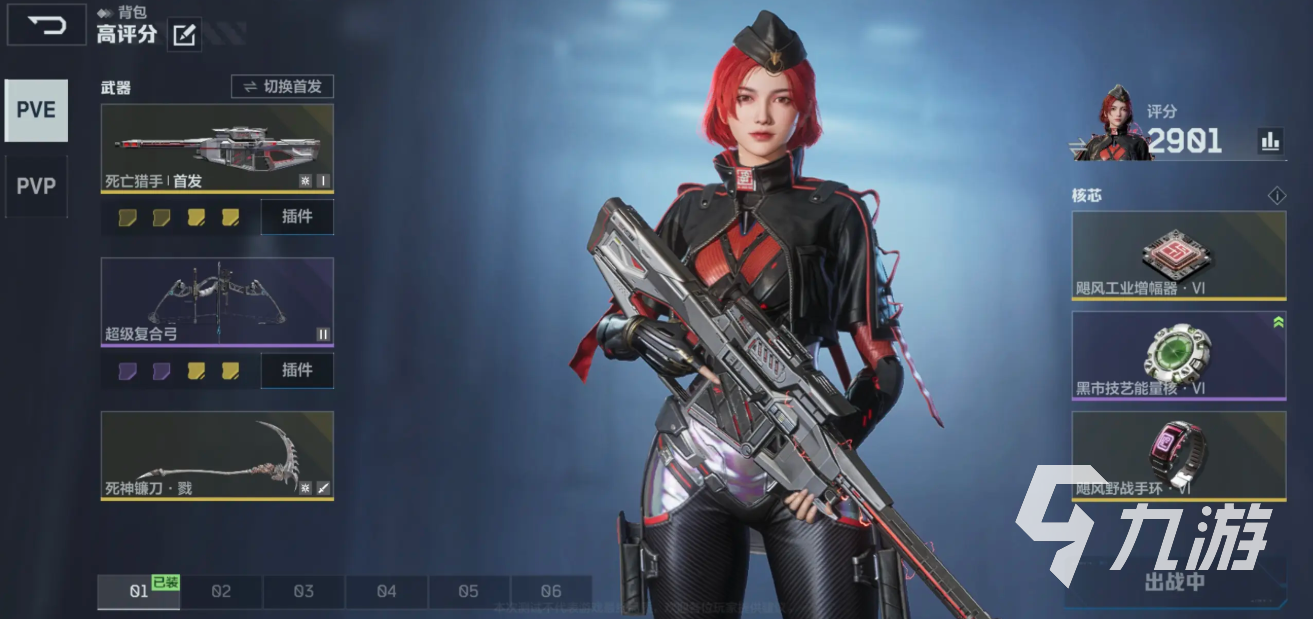This screenshot has width=1313, height=619.
Task: Choose loadout preset 02
Action: coord(221,591)
